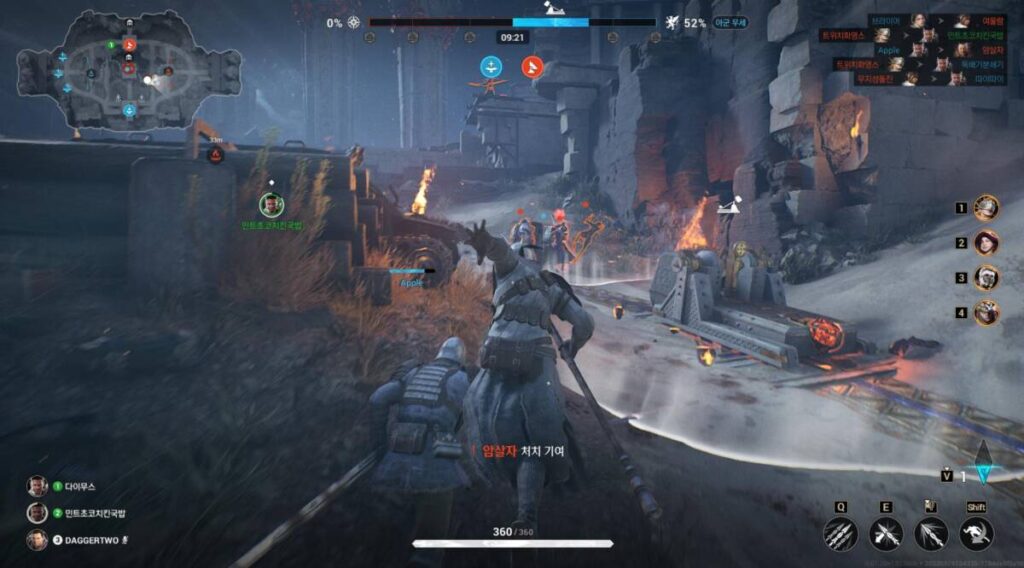
Task: Click the red objective marker near the timer
Action: tap(533, 67)
